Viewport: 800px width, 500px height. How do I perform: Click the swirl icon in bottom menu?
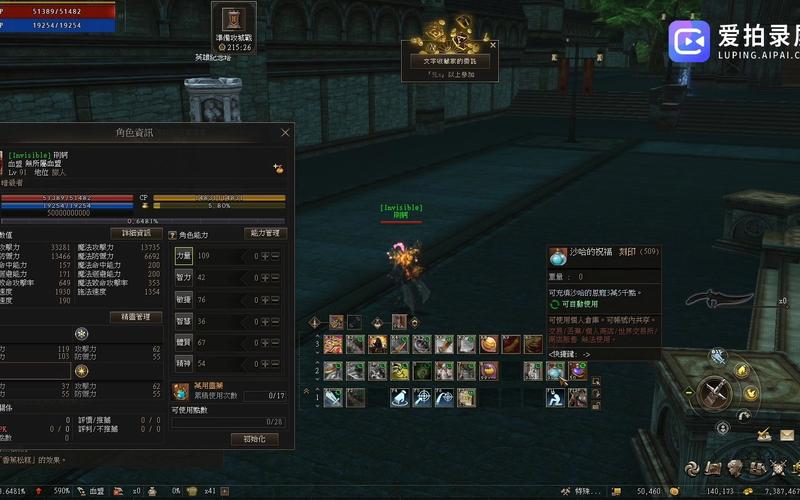691,468
